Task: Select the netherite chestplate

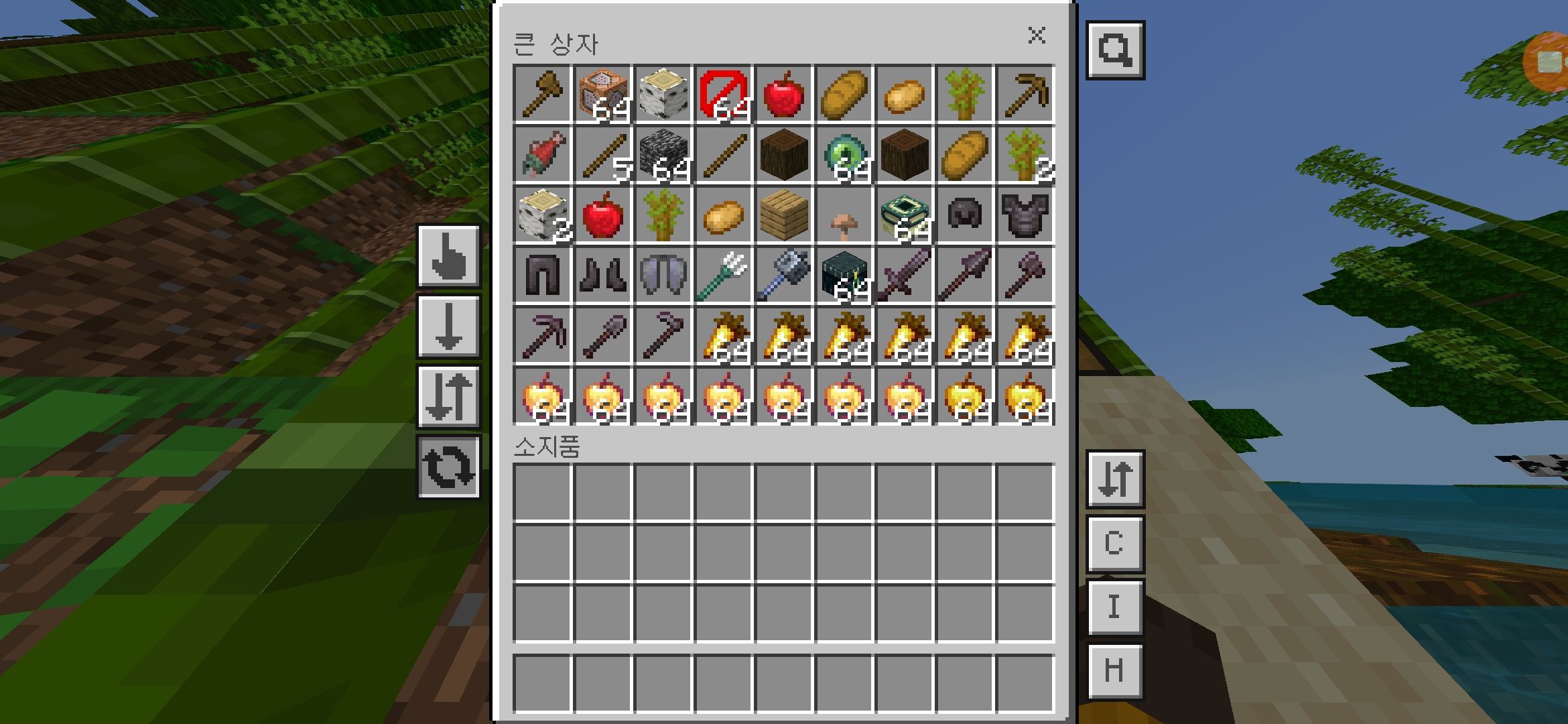Action: (x=1025, y=215)
